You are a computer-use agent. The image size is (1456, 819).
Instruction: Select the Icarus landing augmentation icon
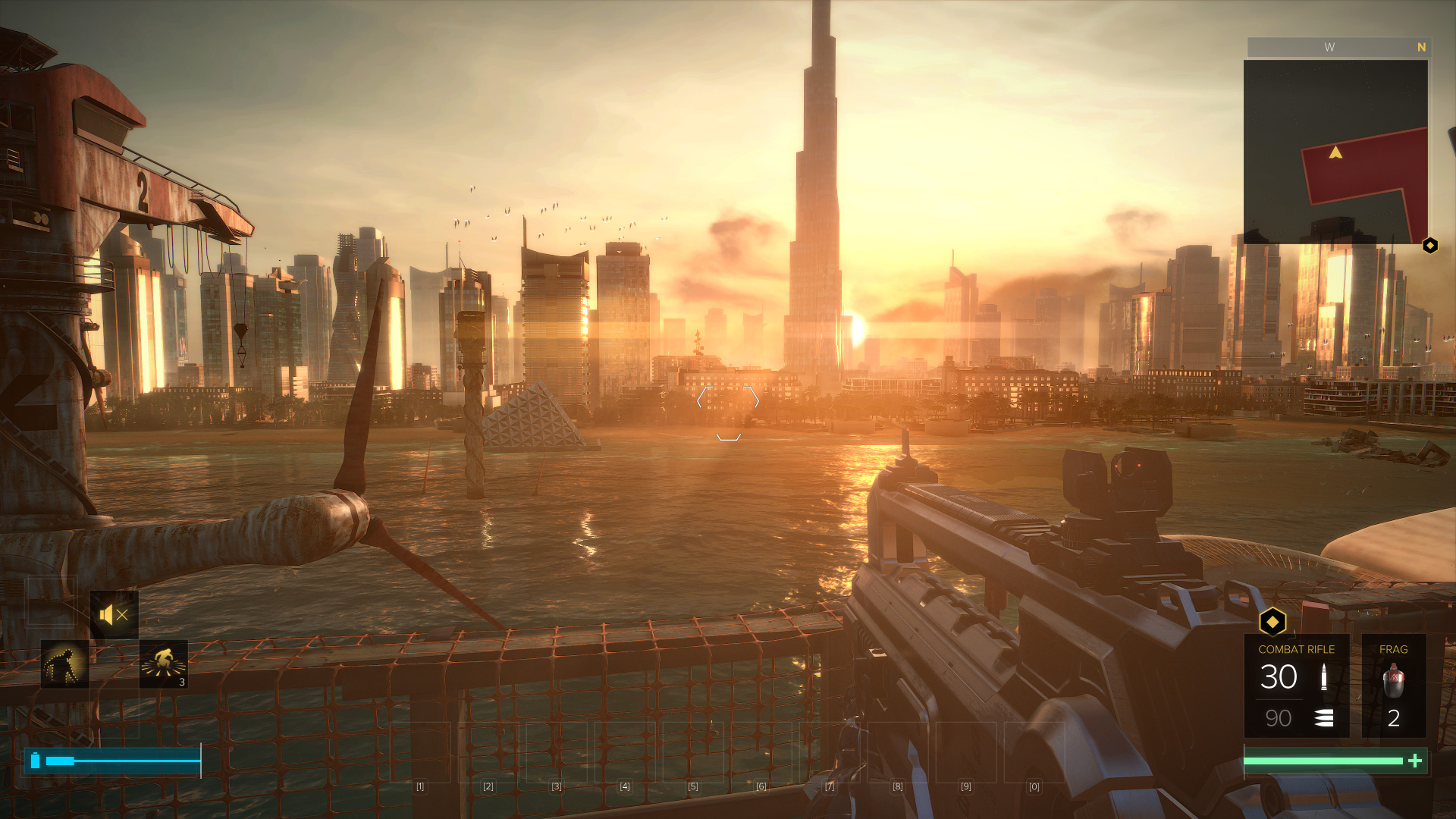pyautogui.click(x=163, y=664)
